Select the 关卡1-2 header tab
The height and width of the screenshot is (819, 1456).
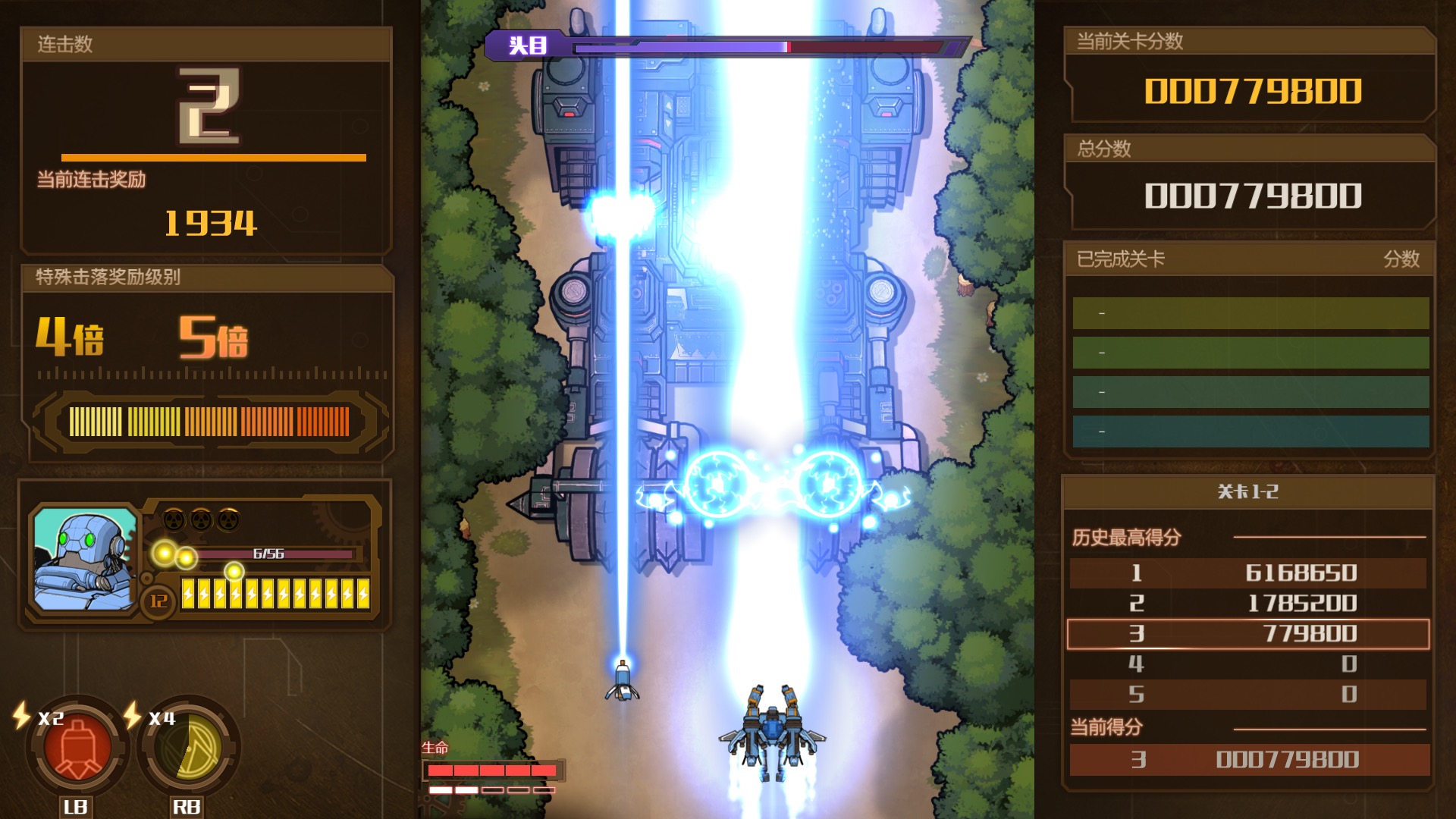pyautogui.click(x=1249, y=491)
